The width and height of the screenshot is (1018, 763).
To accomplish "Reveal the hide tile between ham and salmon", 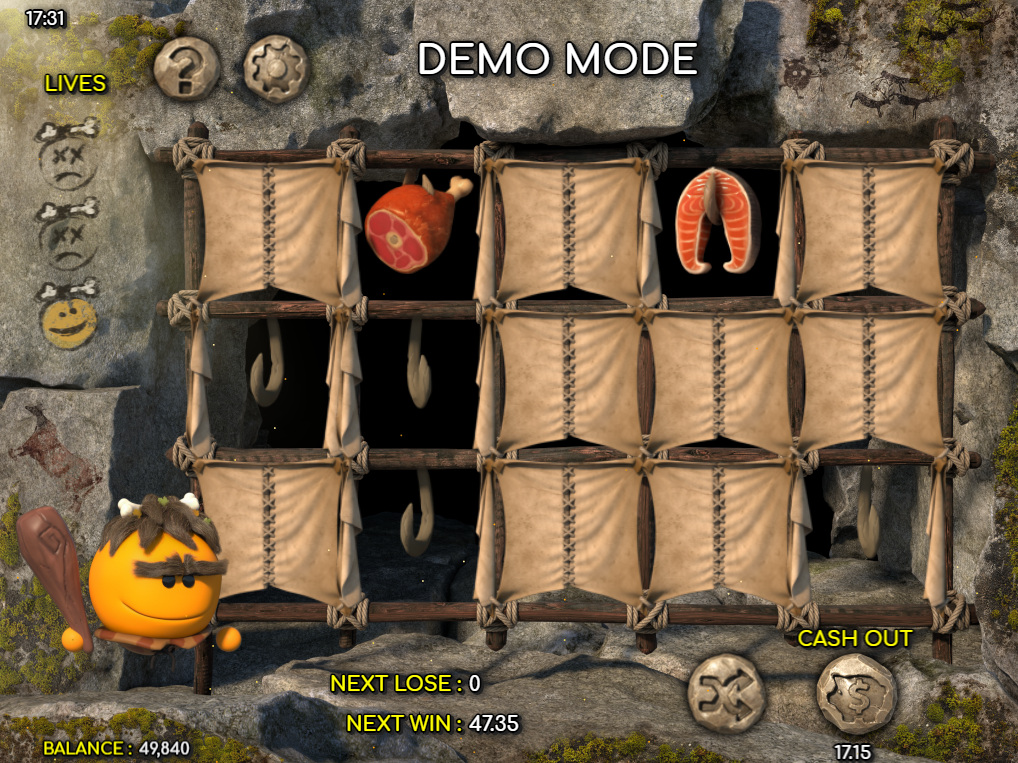I will pyautogui.click(x=568, y=228).
